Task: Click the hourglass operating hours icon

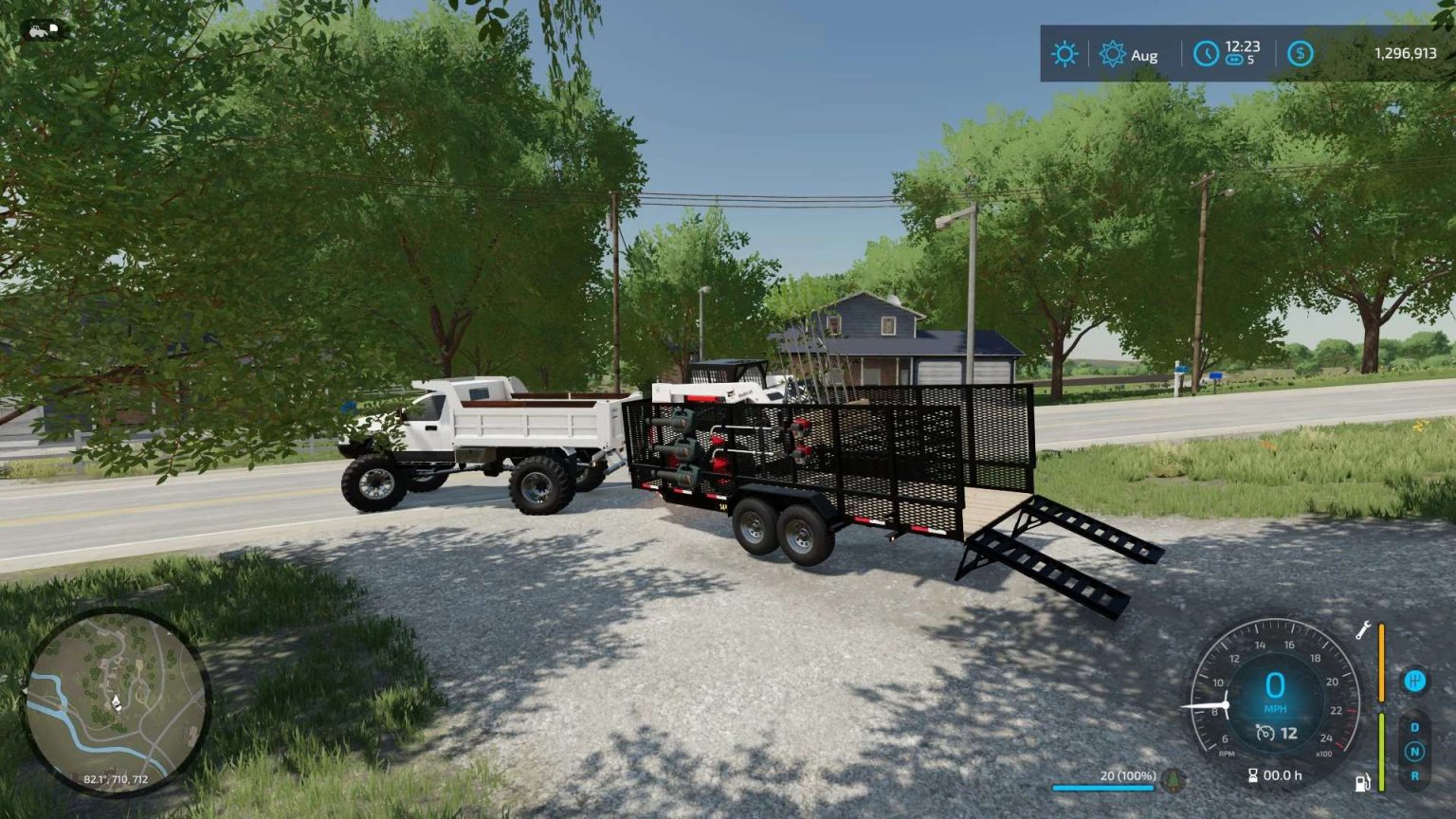Action: click(x=1252, y=775)
